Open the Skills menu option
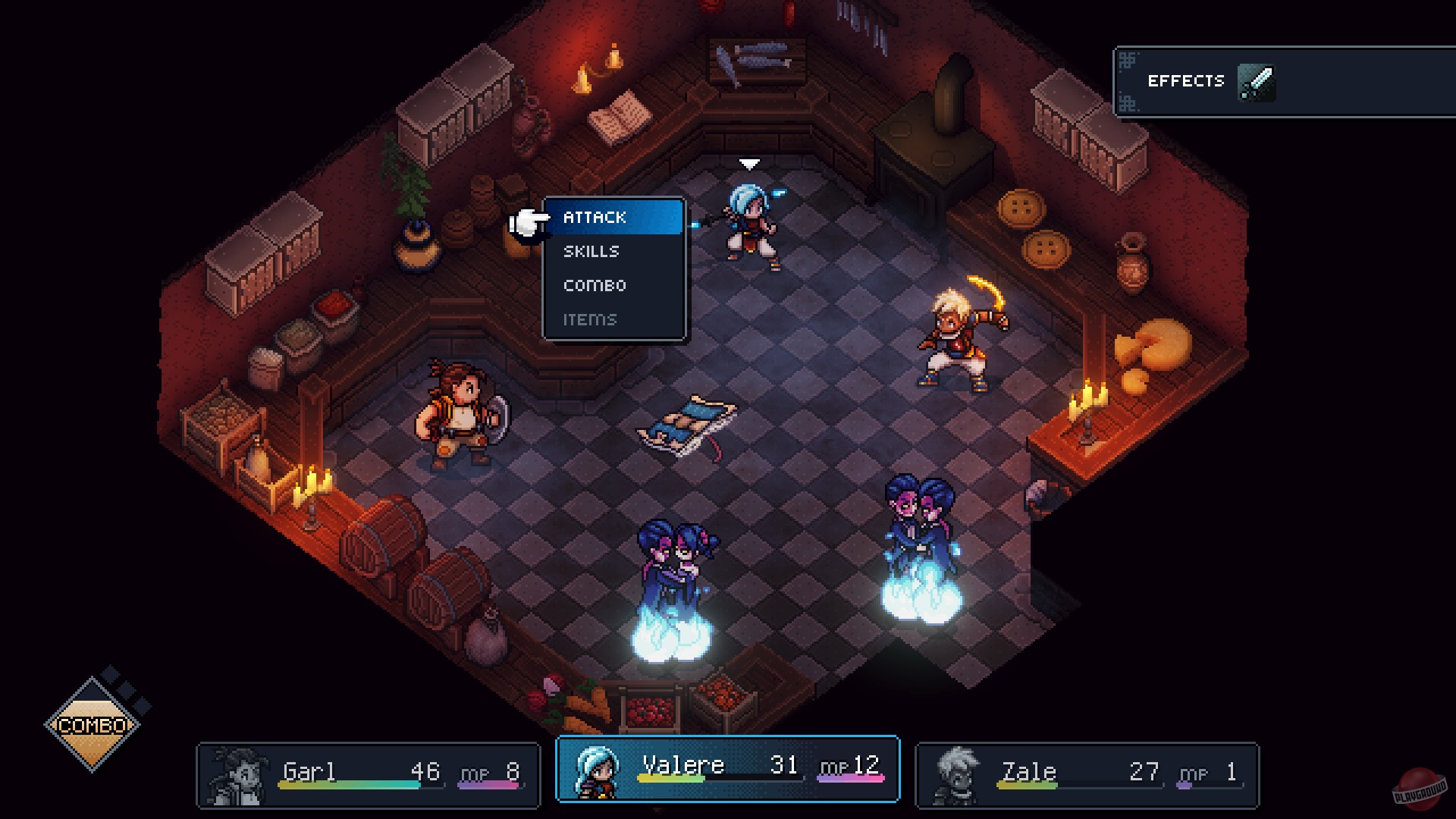 click(591, 251)
